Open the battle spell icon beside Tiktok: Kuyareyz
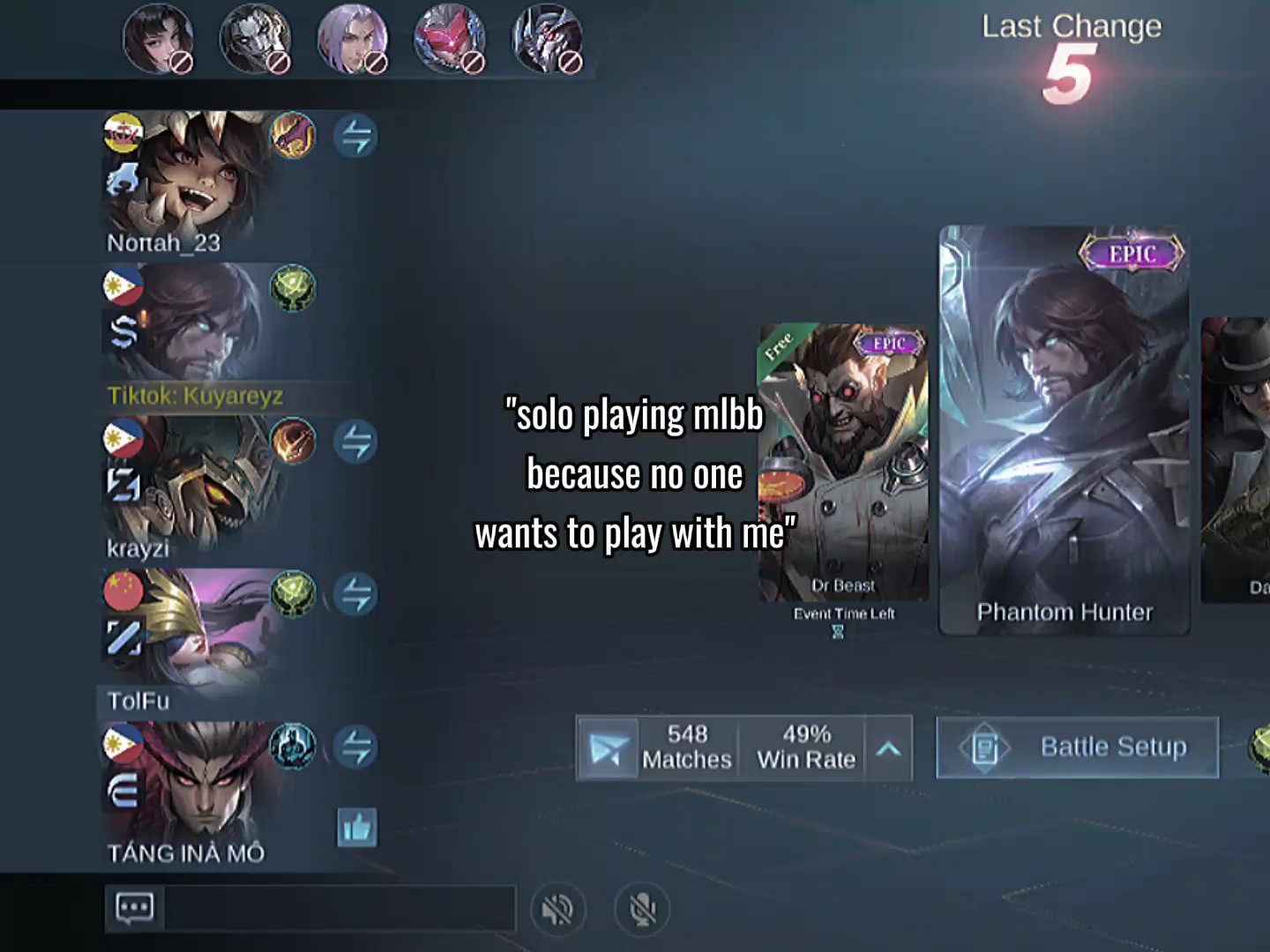 pyautogui.click(x=293, y=288)
